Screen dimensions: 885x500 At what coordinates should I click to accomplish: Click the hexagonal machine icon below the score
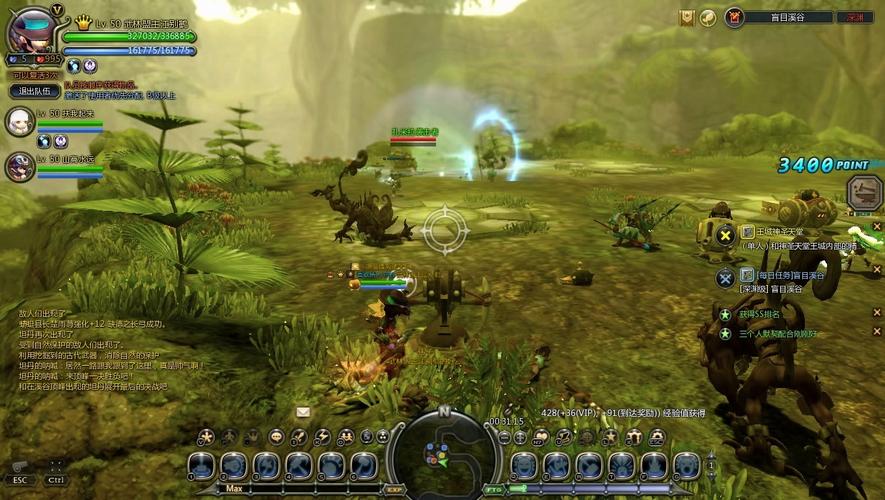pos(863,192)
